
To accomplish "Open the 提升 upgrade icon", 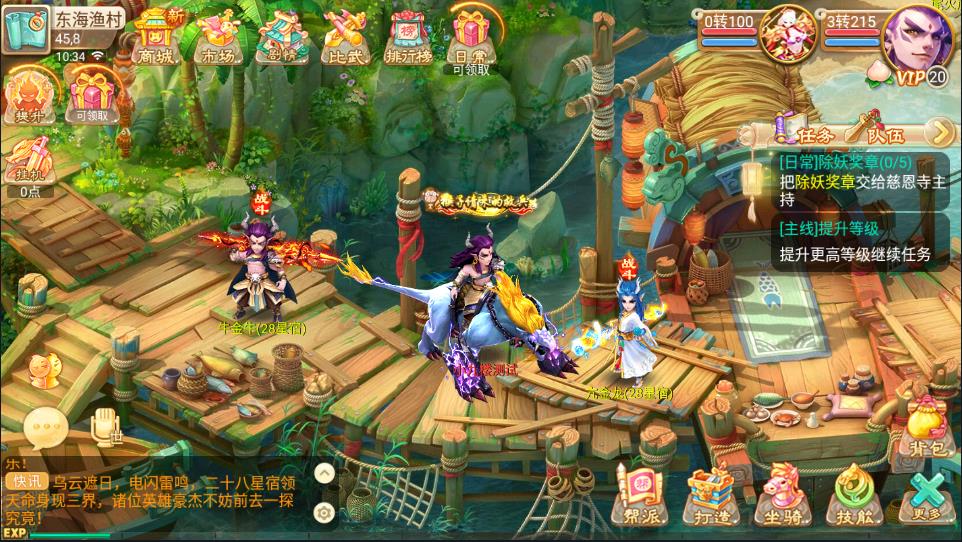I will 29,96.
